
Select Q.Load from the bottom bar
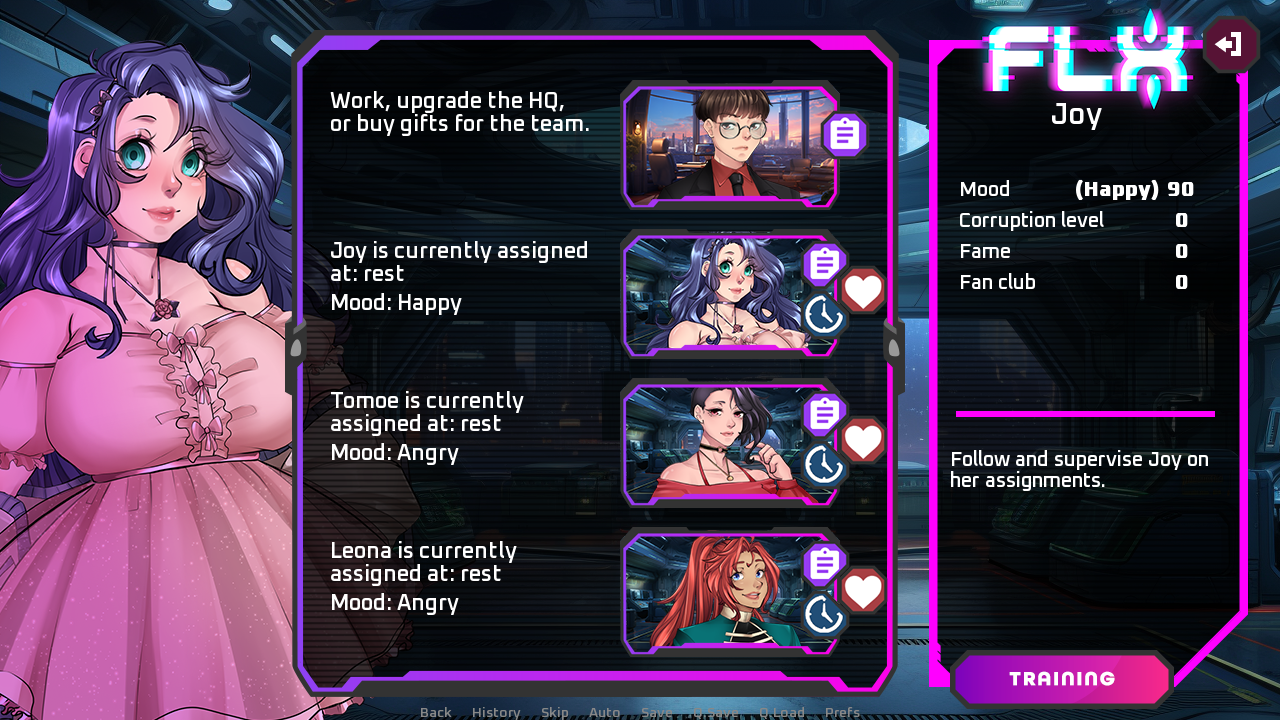coord(782,712)
